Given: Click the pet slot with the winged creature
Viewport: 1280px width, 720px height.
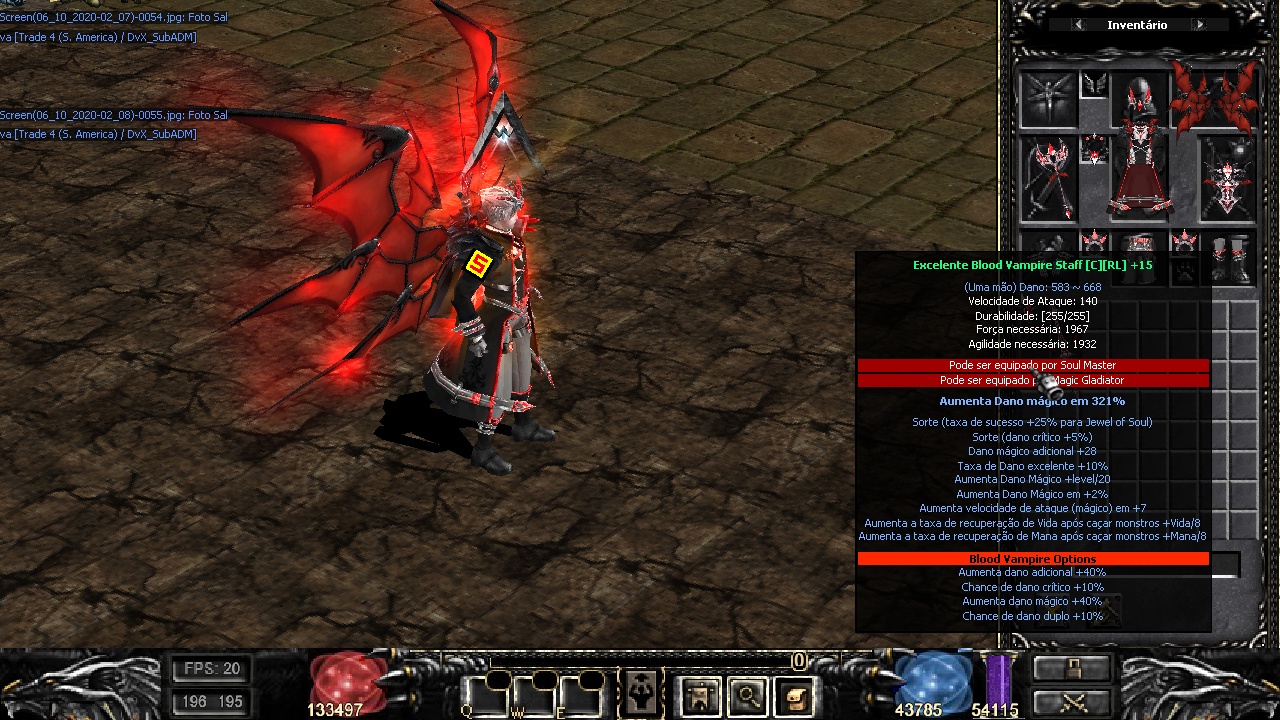Looking at the screenshot, I should pos(1048,99).
